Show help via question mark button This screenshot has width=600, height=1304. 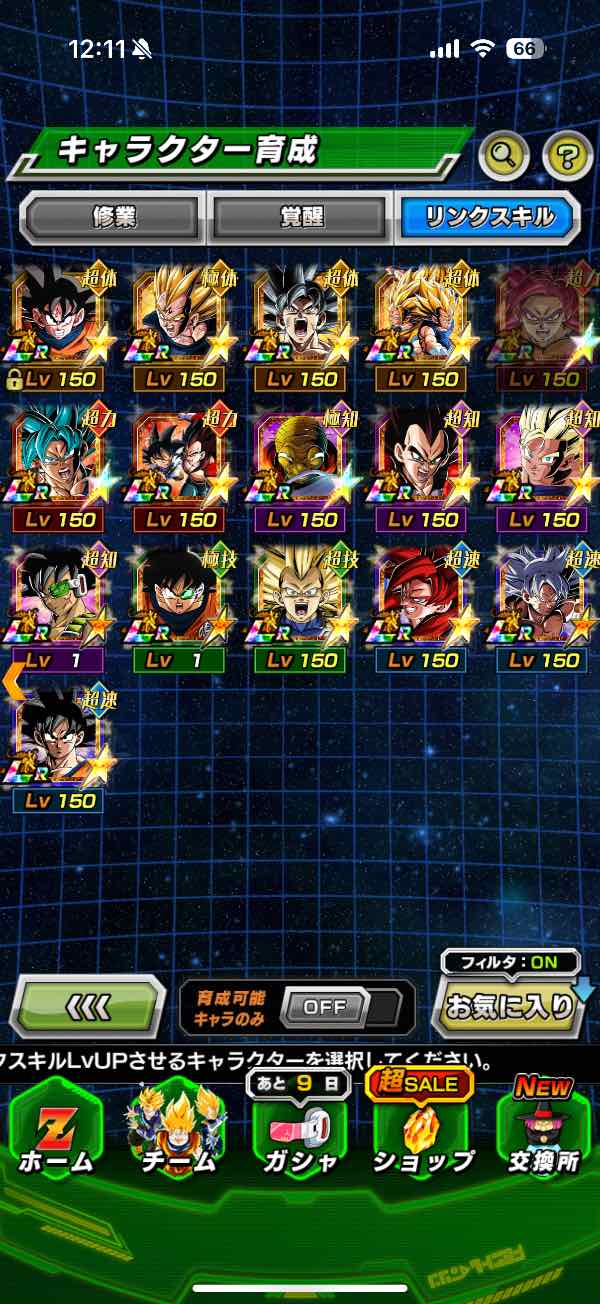pos(567,154)
